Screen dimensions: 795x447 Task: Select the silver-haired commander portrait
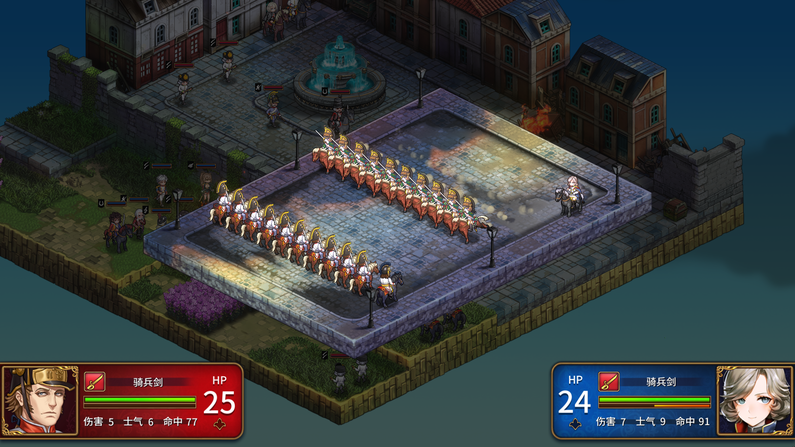tap(753, 400)
